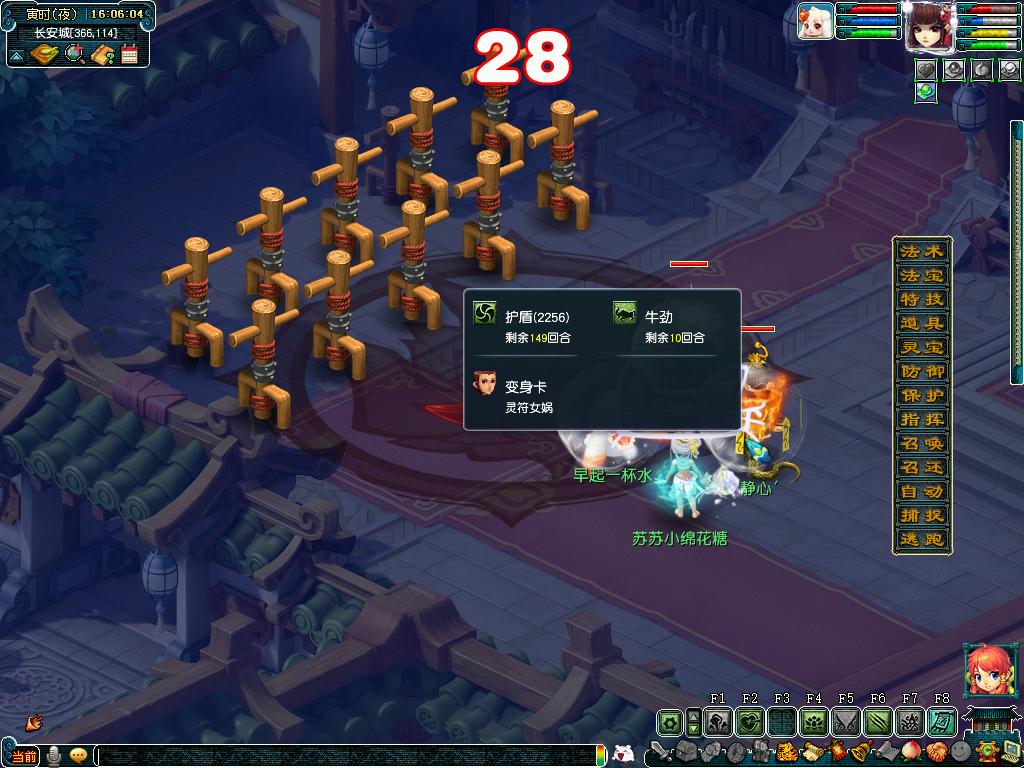Click the white-haired pet portrait
This screenshot has height=768, width=1024.
point(816,22)
